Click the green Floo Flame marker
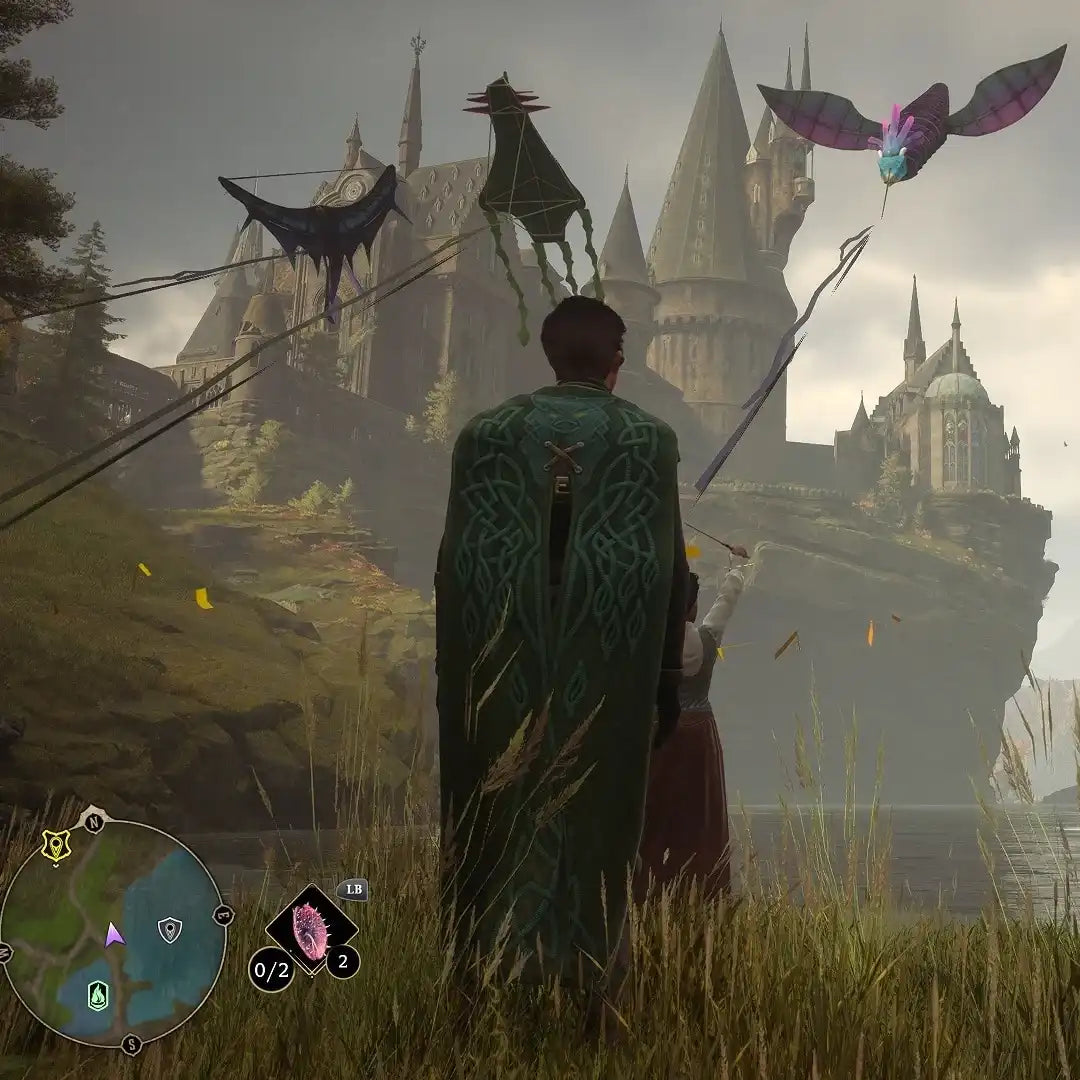 pyautogui.click(x=97, y=995)
